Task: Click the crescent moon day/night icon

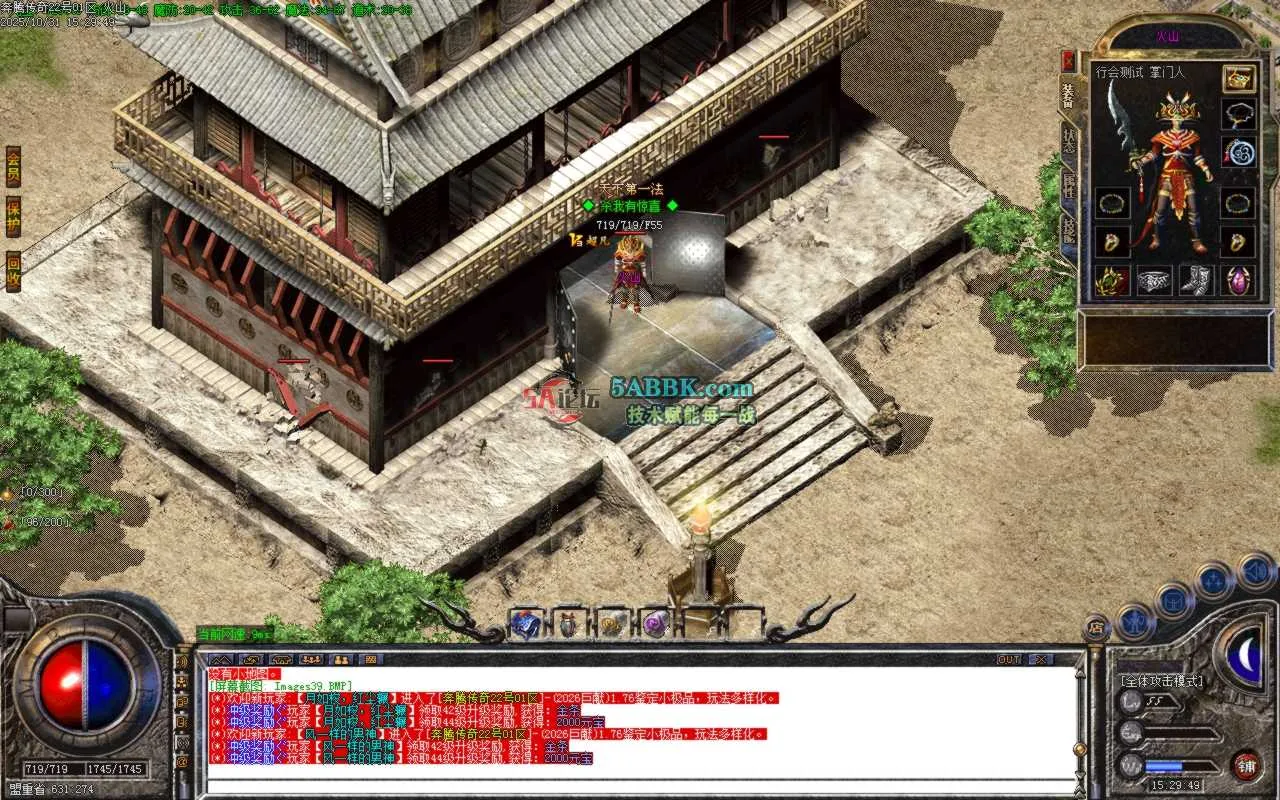Action: (x=1246, y=655)
